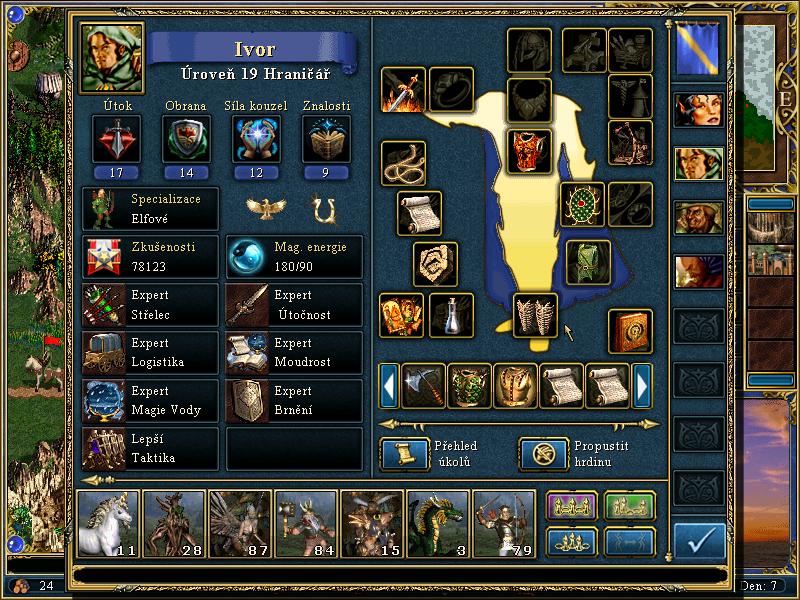Click the flaming sword artifact slot
Screen dimensions: 800x600
pos(403,90)
